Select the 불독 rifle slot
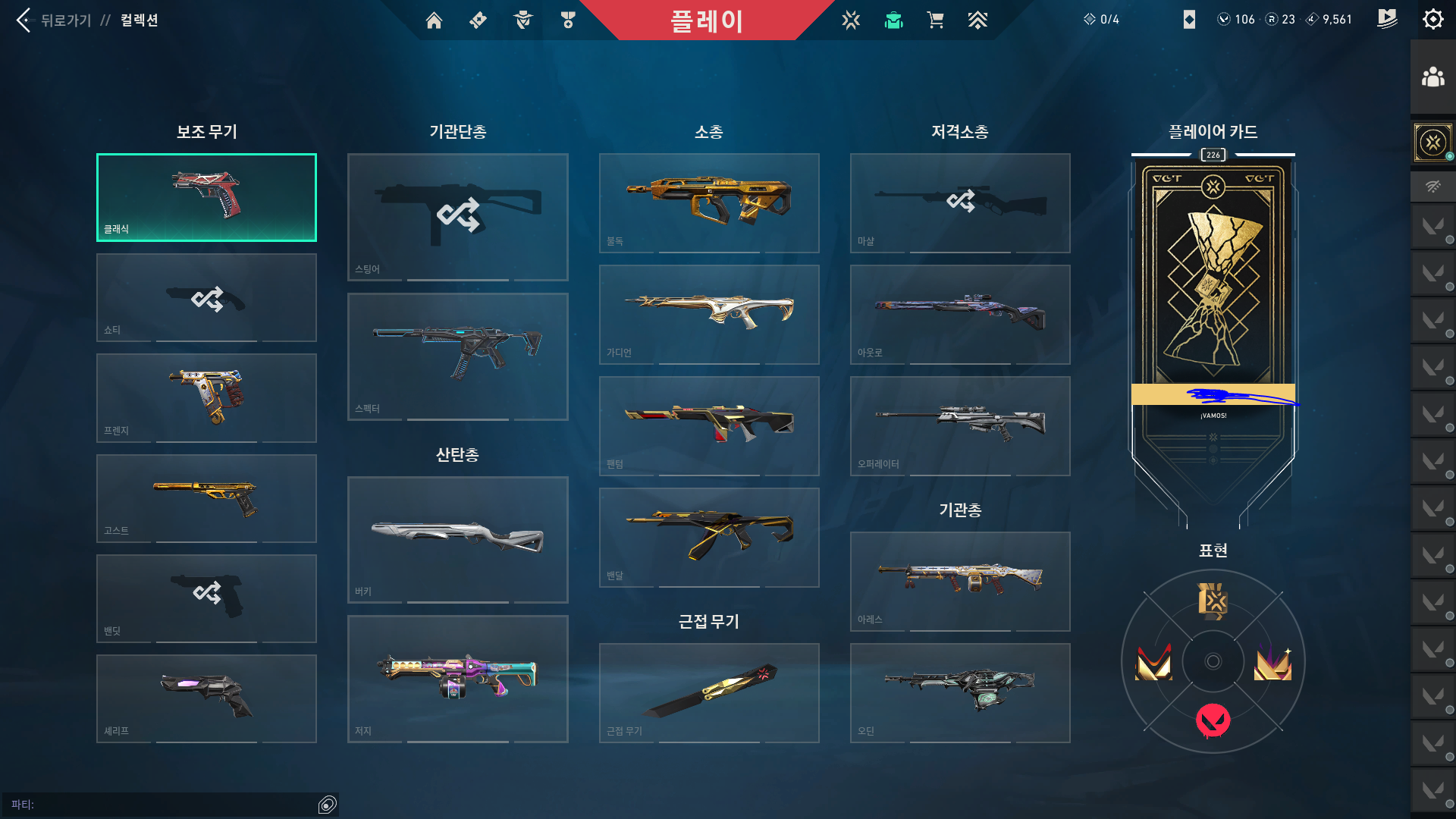Viewport: 1456px width, 819px height. coord(709,202)
